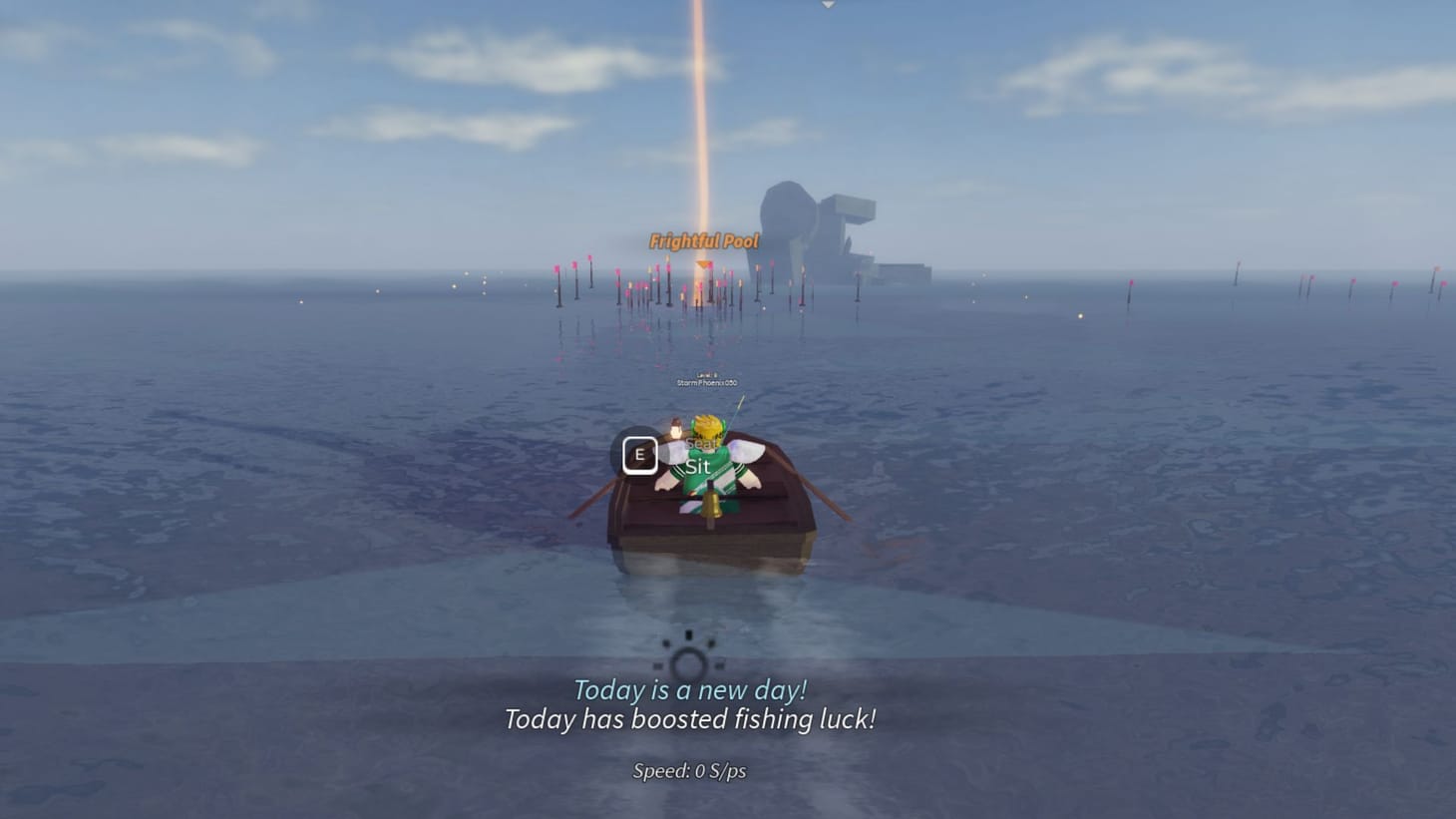Click the Today is a new day banner

690,688
